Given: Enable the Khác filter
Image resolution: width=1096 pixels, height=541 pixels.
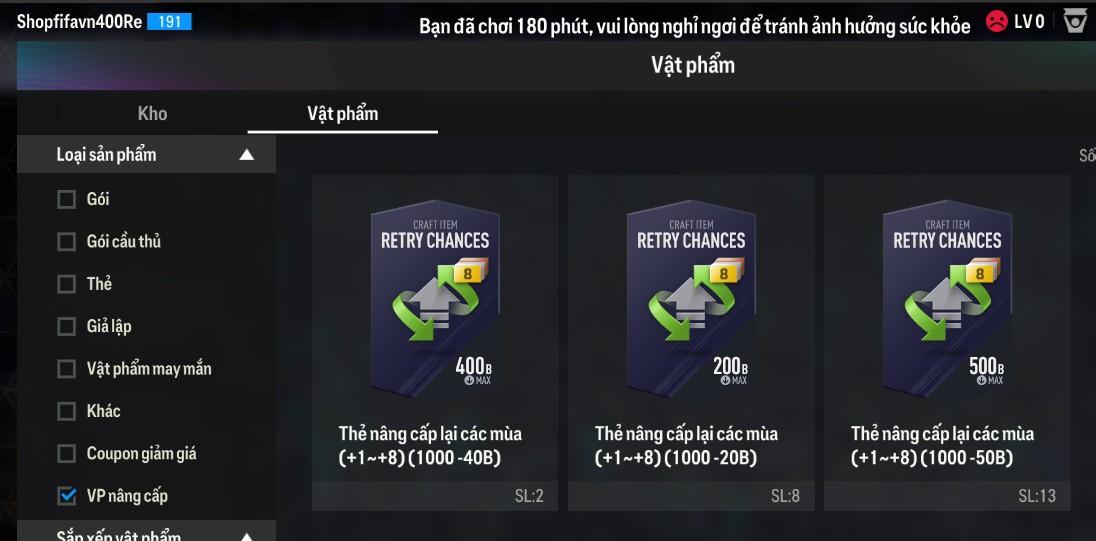Looking at the screenshot, I should [x=67, y=411].
